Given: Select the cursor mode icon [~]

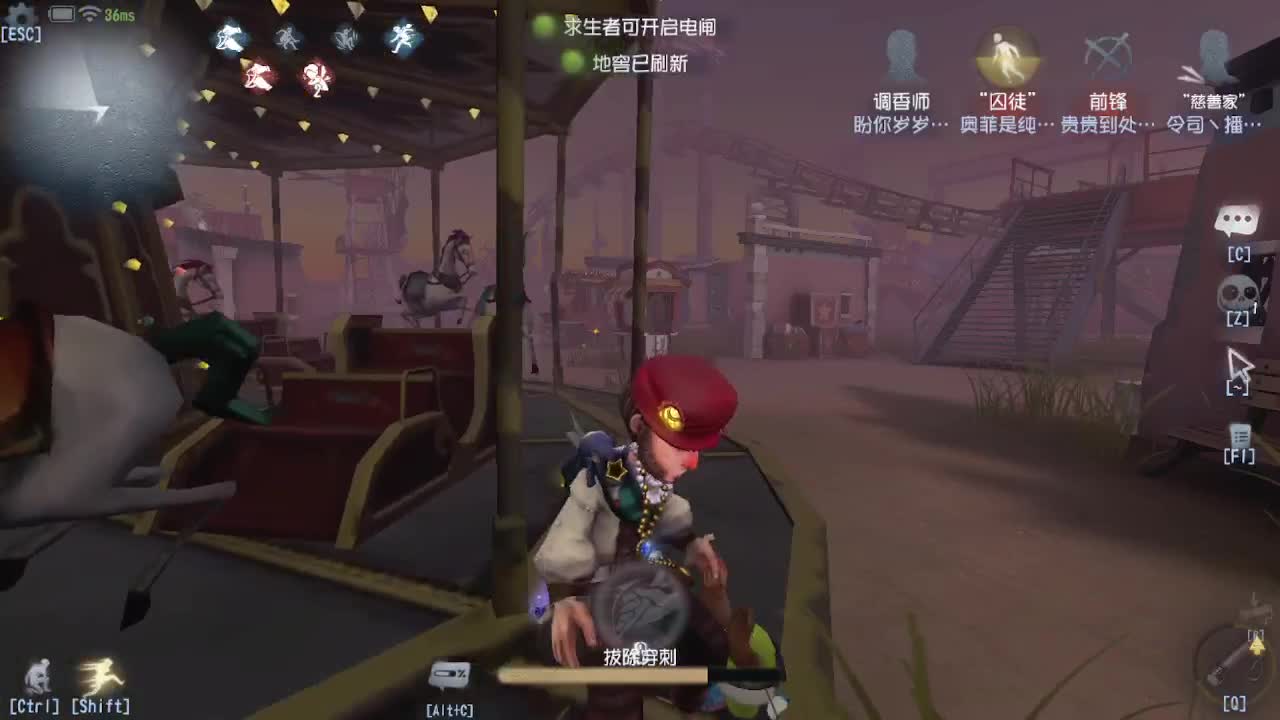Looking at the screenshot, I should coord(1240,363).
